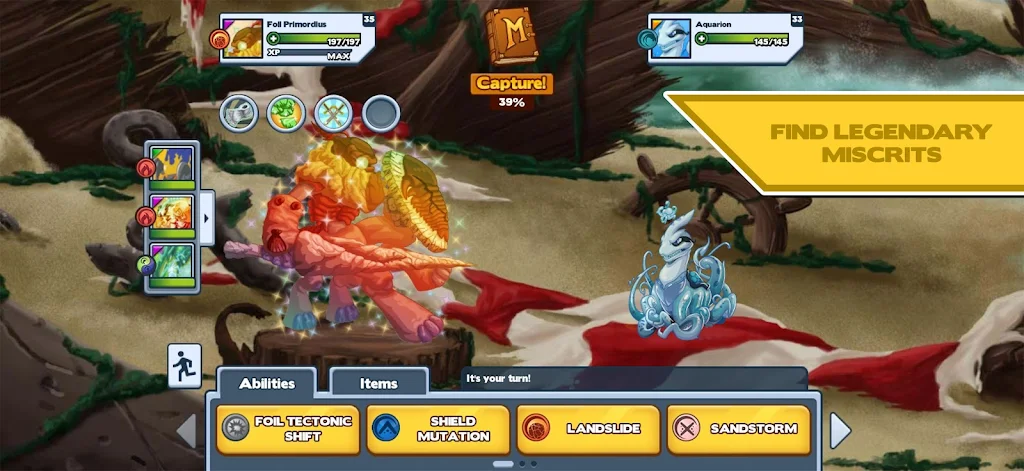Click the green leaf status icon
1024x471 pixels.
pyautogui.click(x=286, y=113)
